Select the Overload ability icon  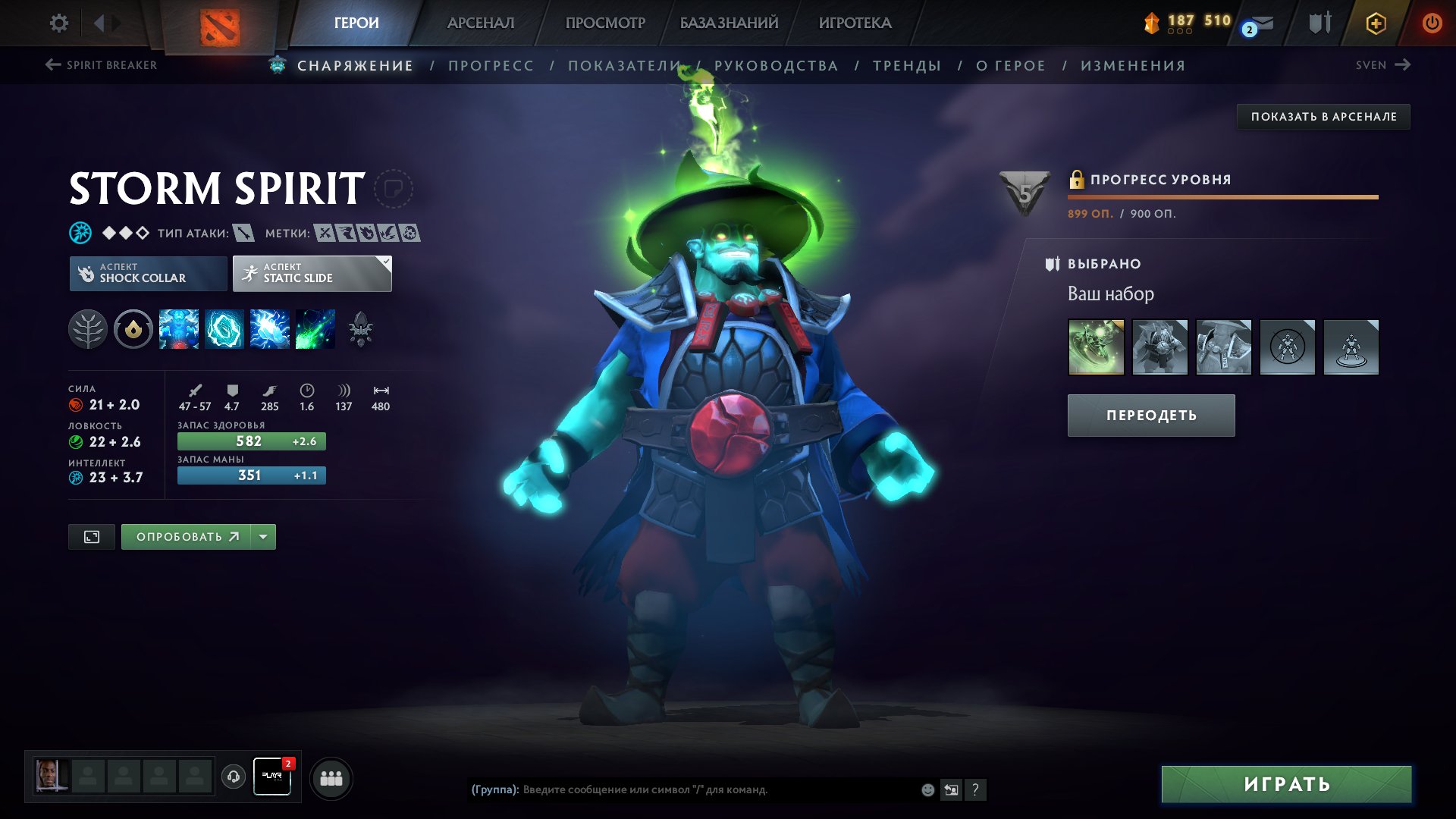point(269,329)
